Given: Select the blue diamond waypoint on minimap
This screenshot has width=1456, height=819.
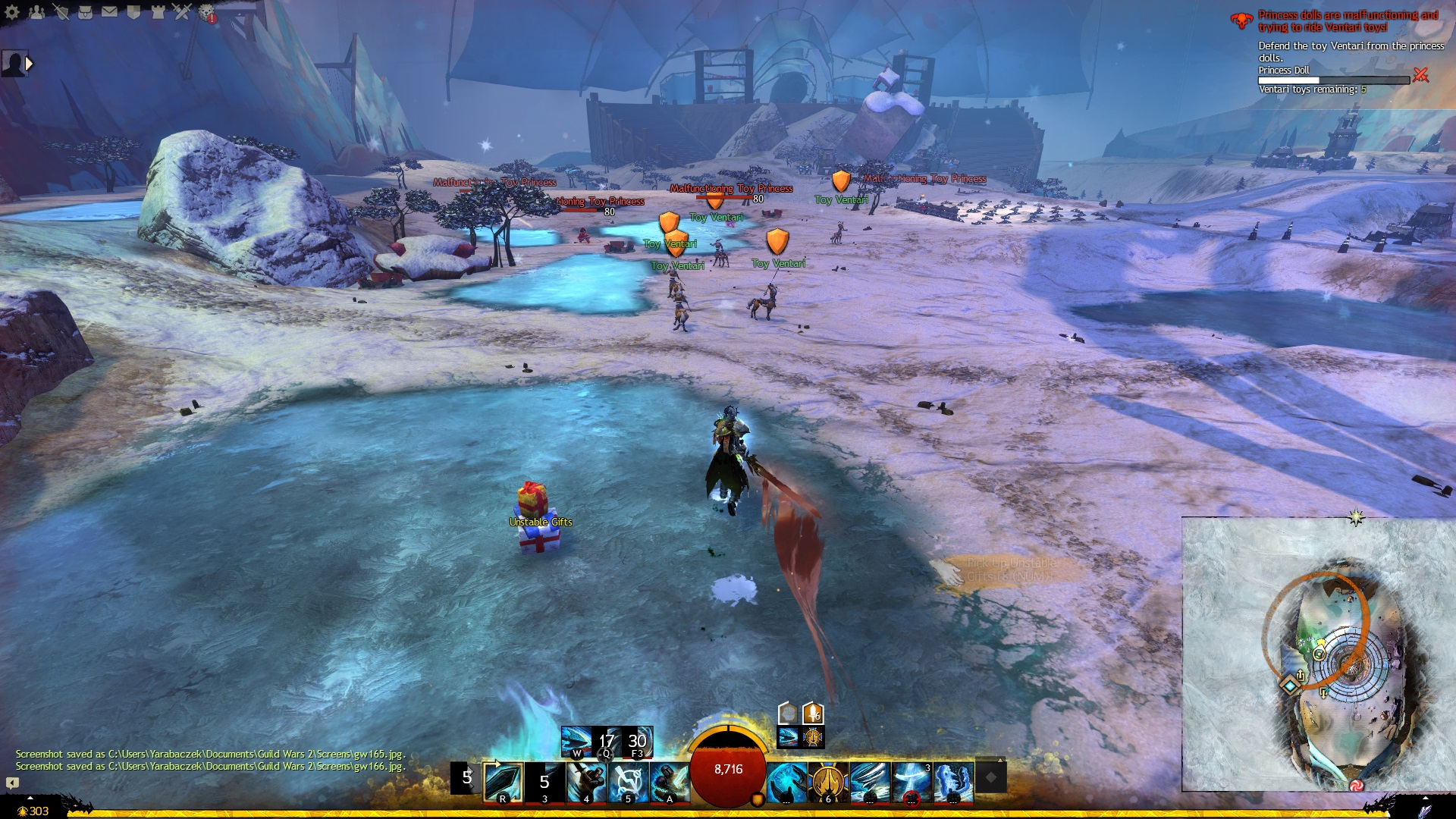Looking at the screenshot, I should [1290, 686].
